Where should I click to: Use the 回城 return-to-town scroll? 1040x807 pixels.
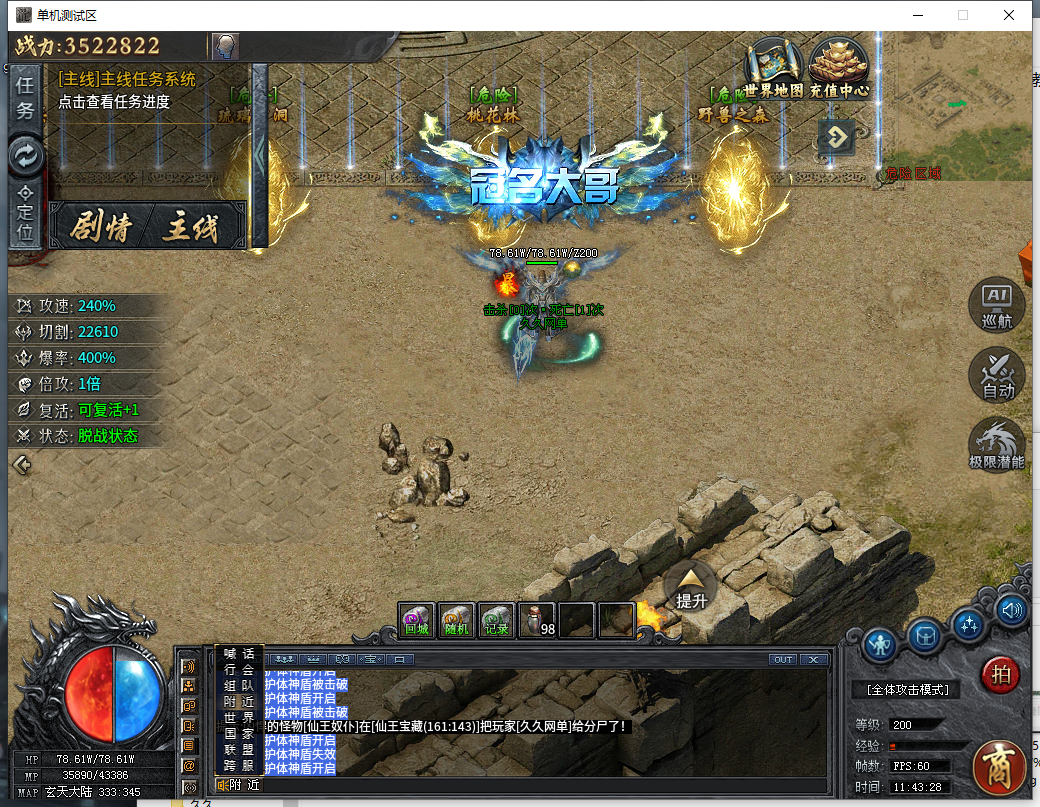(417, 620)
